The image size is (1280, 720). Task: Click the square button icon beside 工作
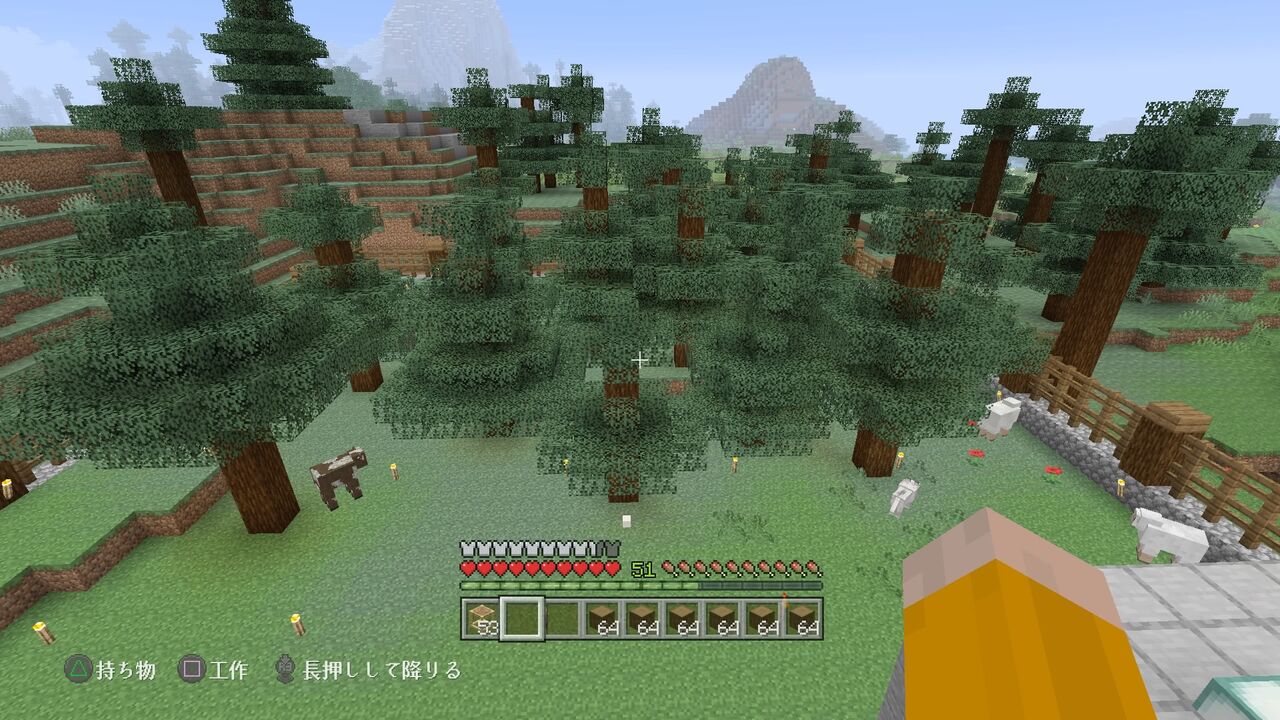[x=191, y=667]
